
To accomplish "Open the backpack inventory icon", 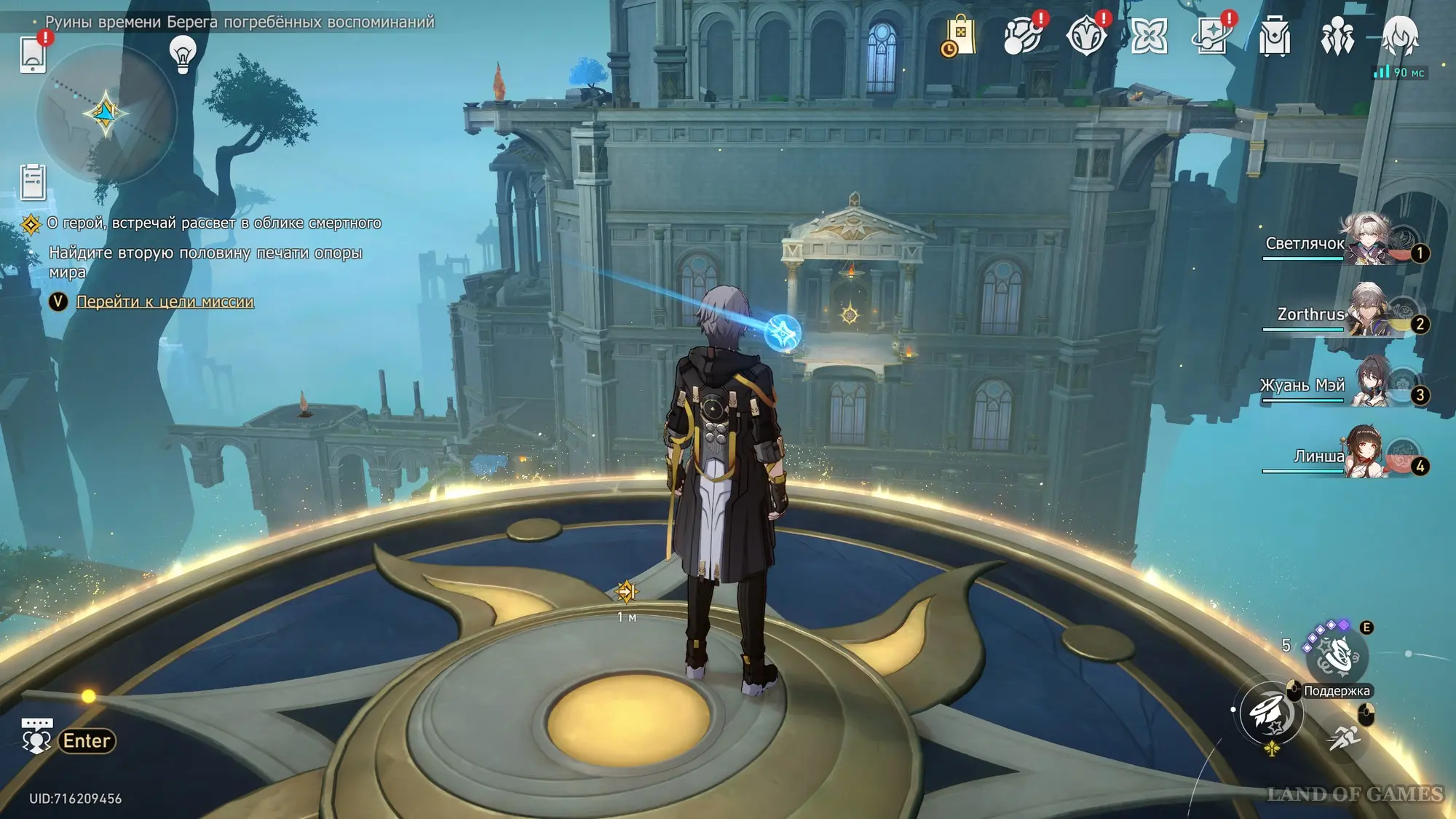I will point(1275,36).
